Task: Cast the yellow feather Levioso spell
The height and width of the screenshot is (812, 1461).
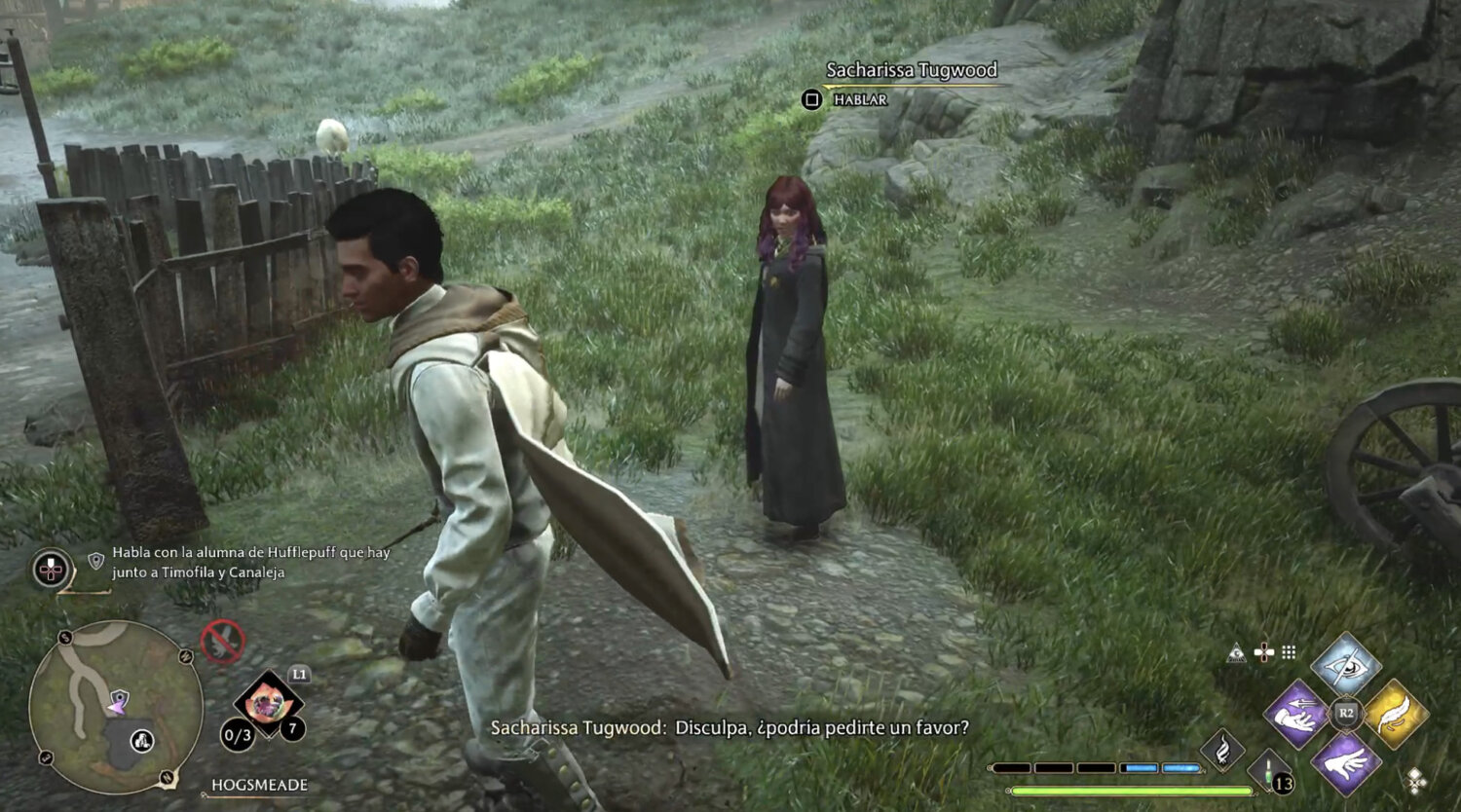Action: tap(1395, 714)
